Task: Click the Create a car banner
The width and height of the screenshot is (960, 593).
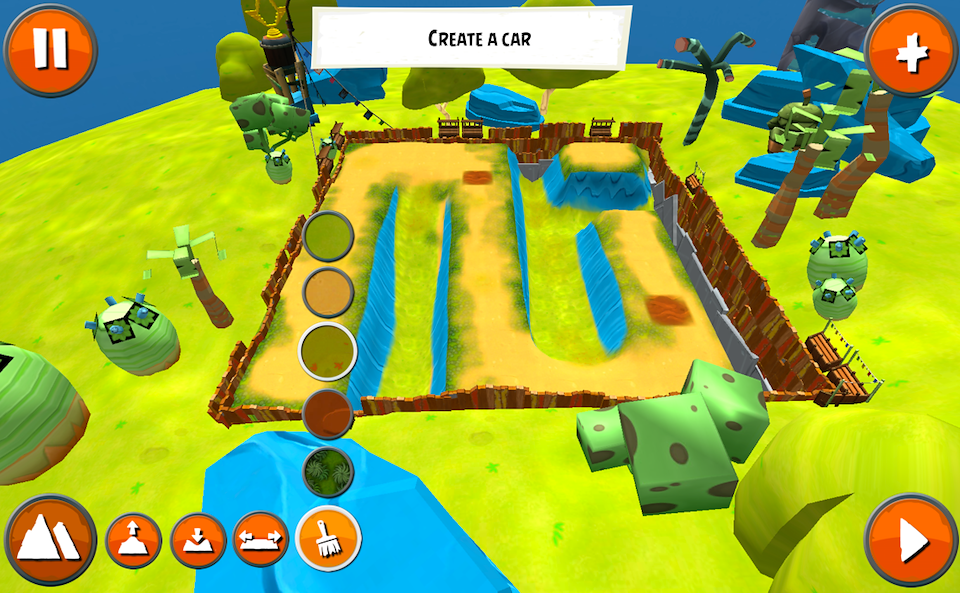Action: click(x=472, y=39)
